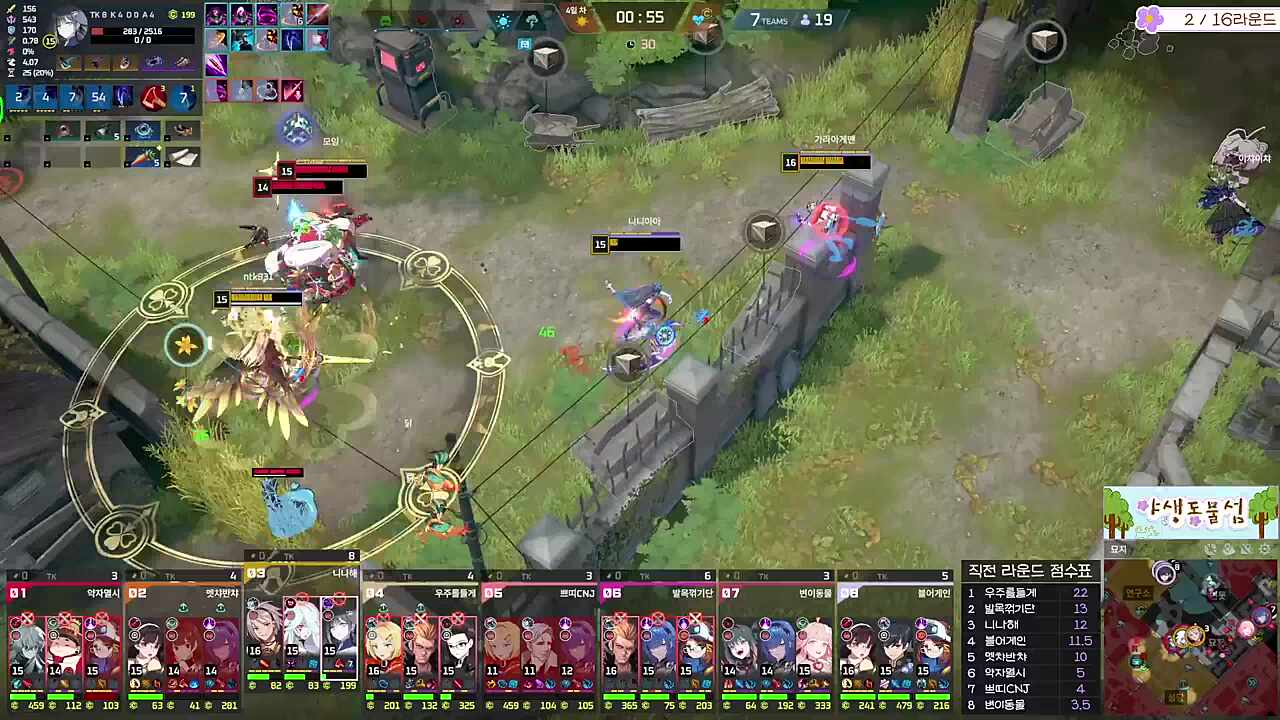Toggle the heart indicator next to the timer
The width and height of the screenshot is (1280, 720).
click(x=698, y=20)
